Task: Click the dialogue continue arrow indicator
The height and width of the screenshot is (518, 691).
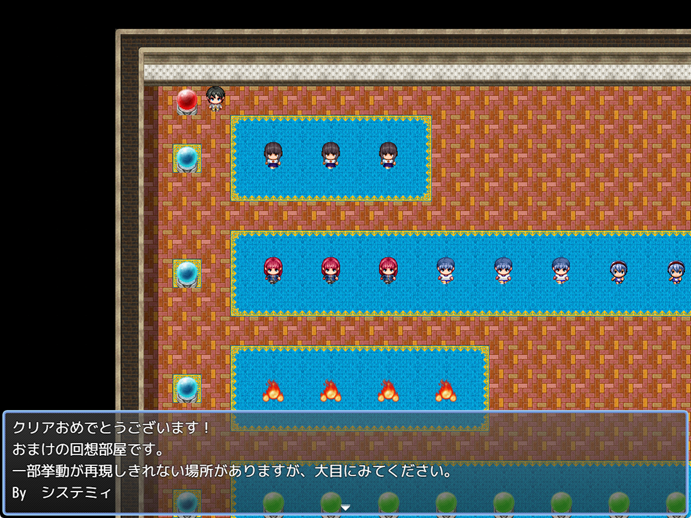Action: (x=345, y=508)
